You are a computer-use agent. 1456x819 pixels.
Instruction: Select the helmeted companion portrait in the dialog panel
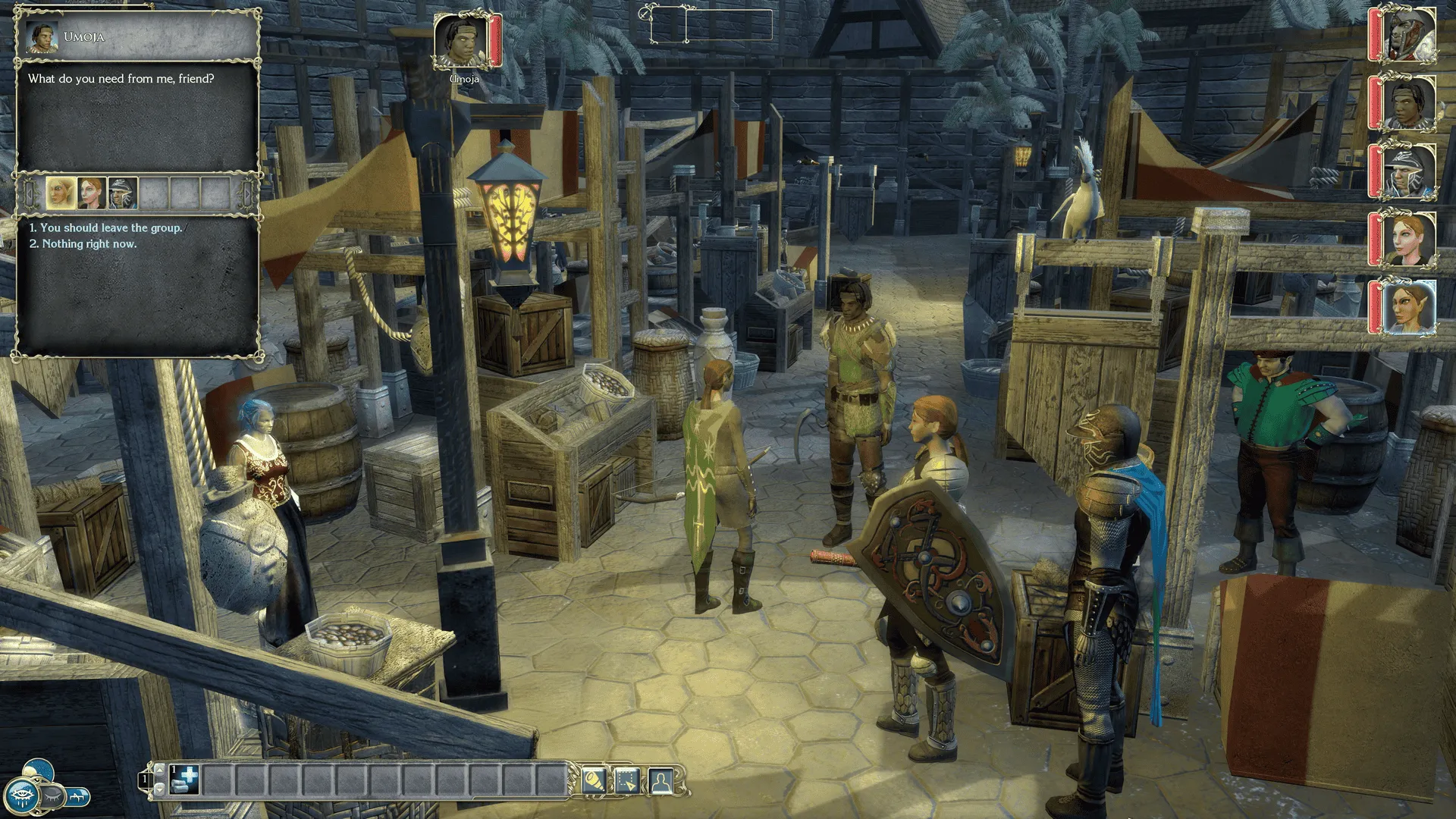tap(122, 193)
